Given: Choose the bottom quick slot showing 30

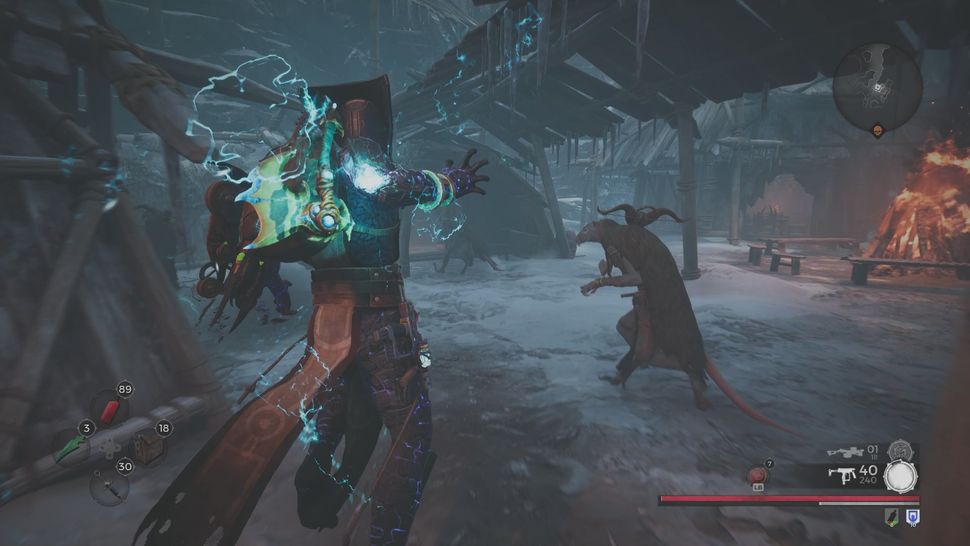Looking at the screenshot, I should 108,485.
